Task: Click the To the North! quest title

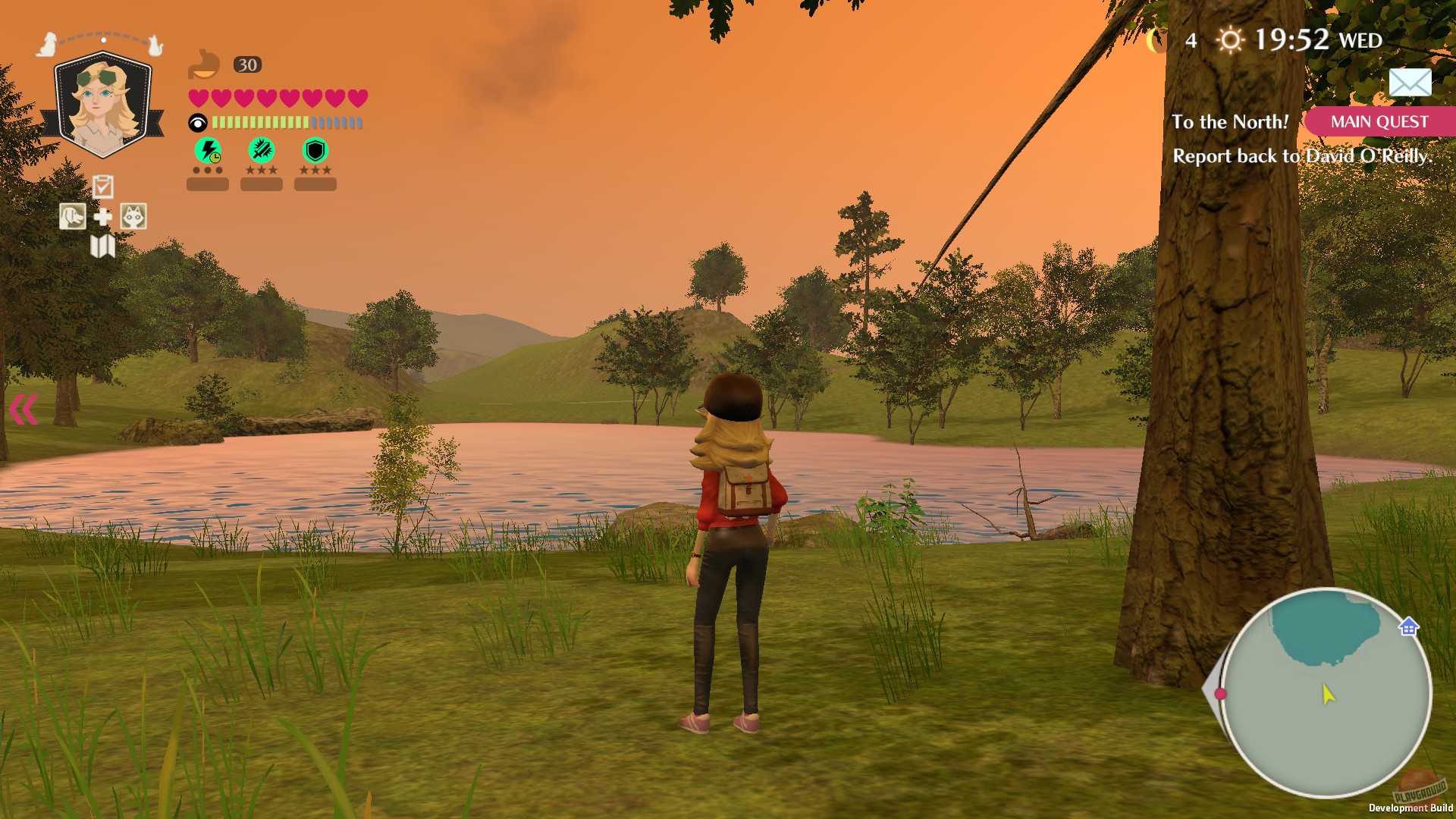Action: point(1230,121)
